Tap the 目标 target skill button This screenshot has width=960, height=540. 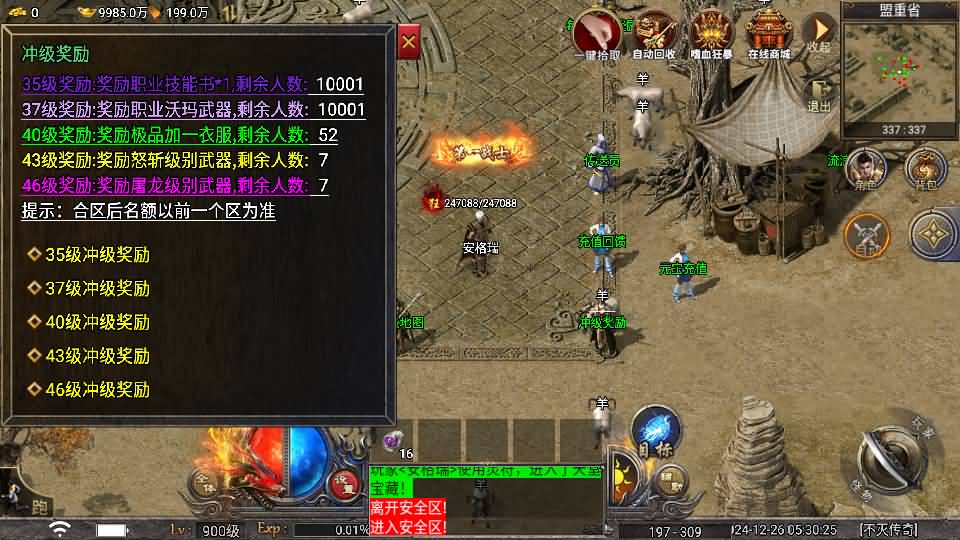coord(656,430)
